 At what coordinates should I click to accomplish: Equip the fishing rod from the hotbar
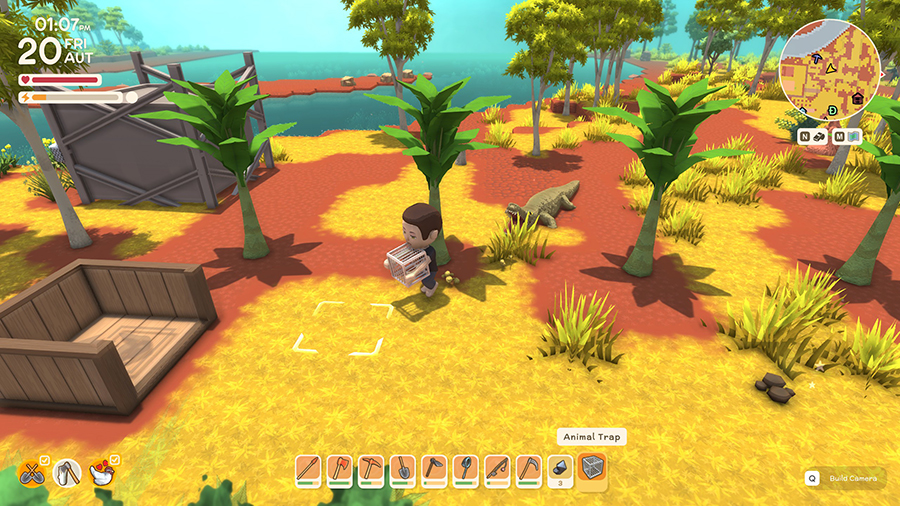[496, 468]
